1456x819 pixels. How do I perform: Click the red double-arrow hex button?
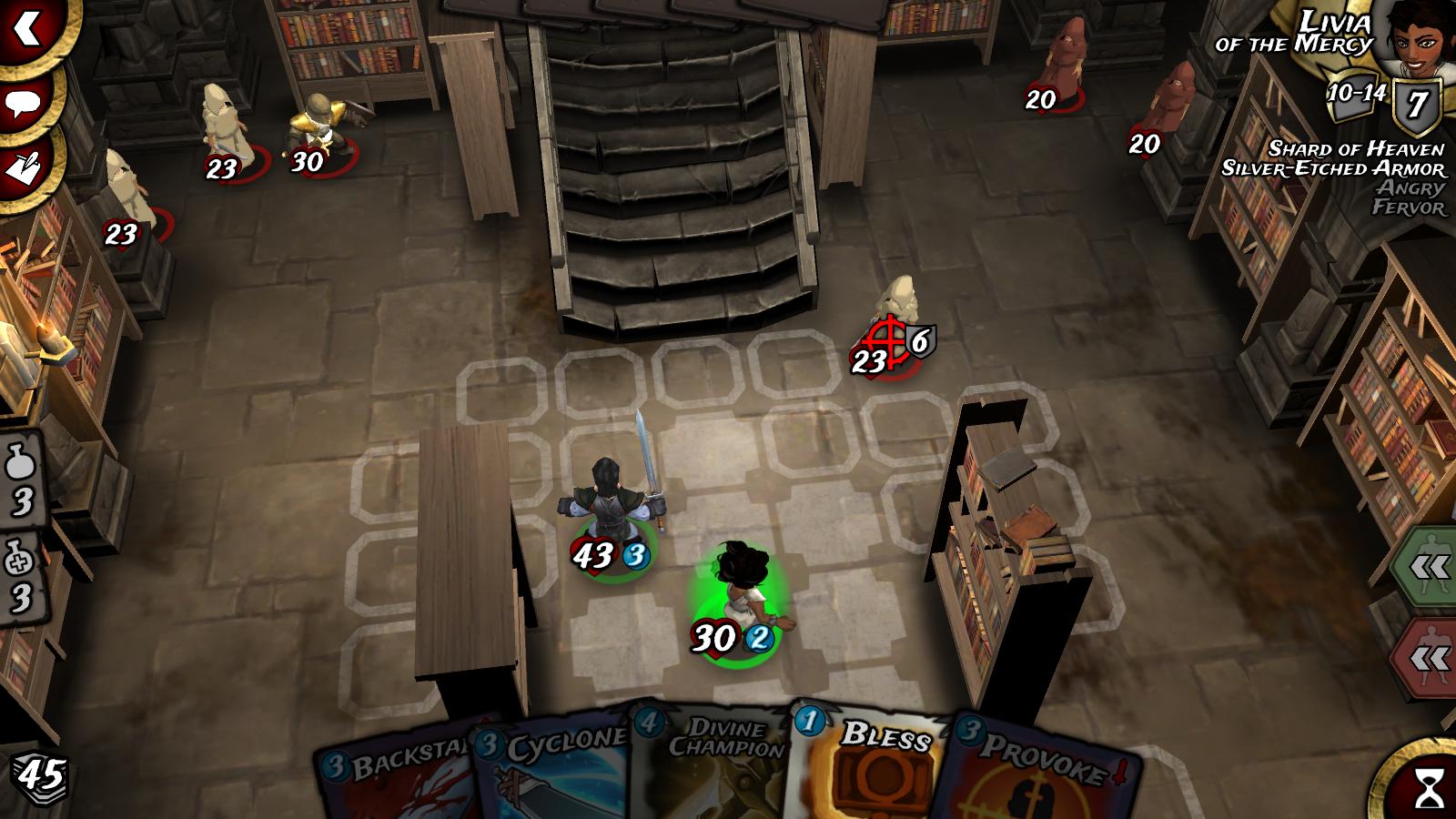coord(1429,657)
